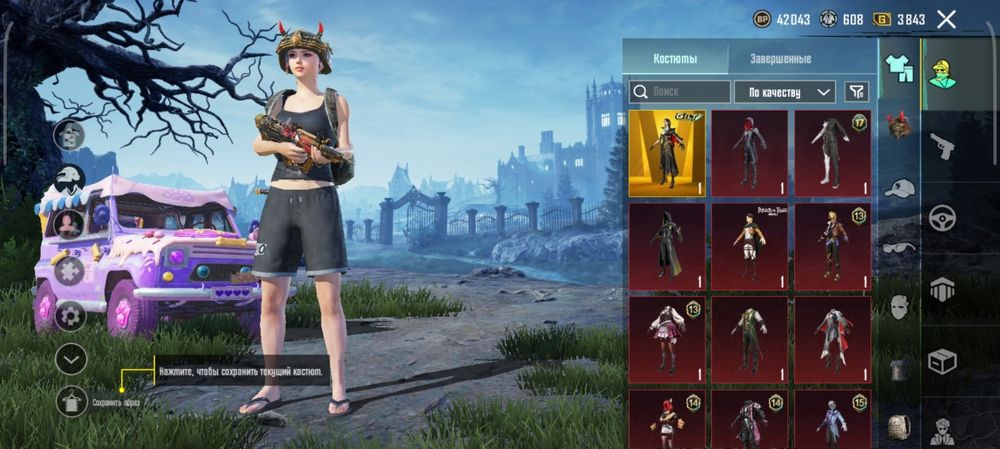
Task: Open the face mask category
Action: click(x=899, y=307)
